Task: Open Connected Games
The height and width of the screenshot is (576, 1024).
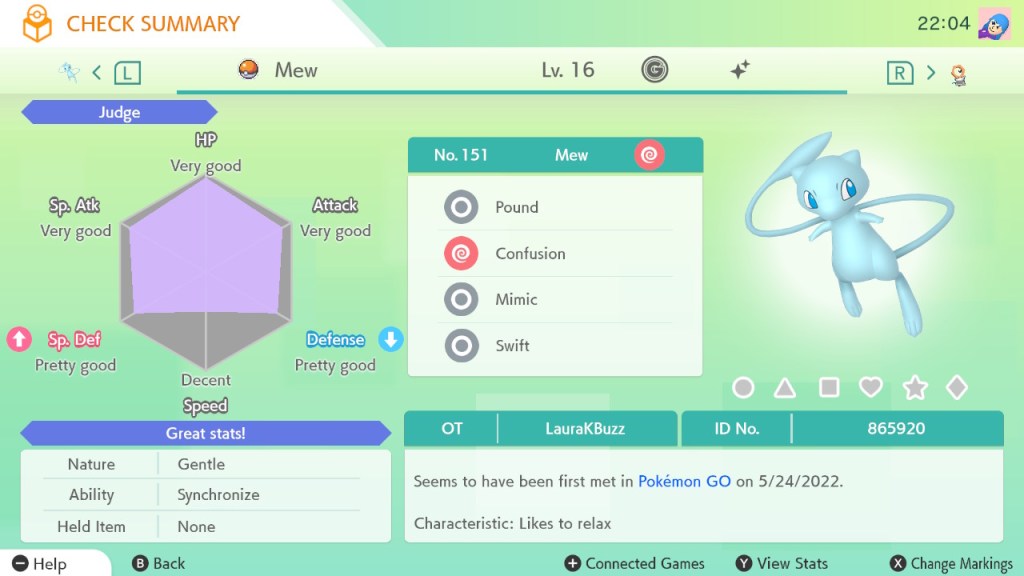Action: (635, 563)
